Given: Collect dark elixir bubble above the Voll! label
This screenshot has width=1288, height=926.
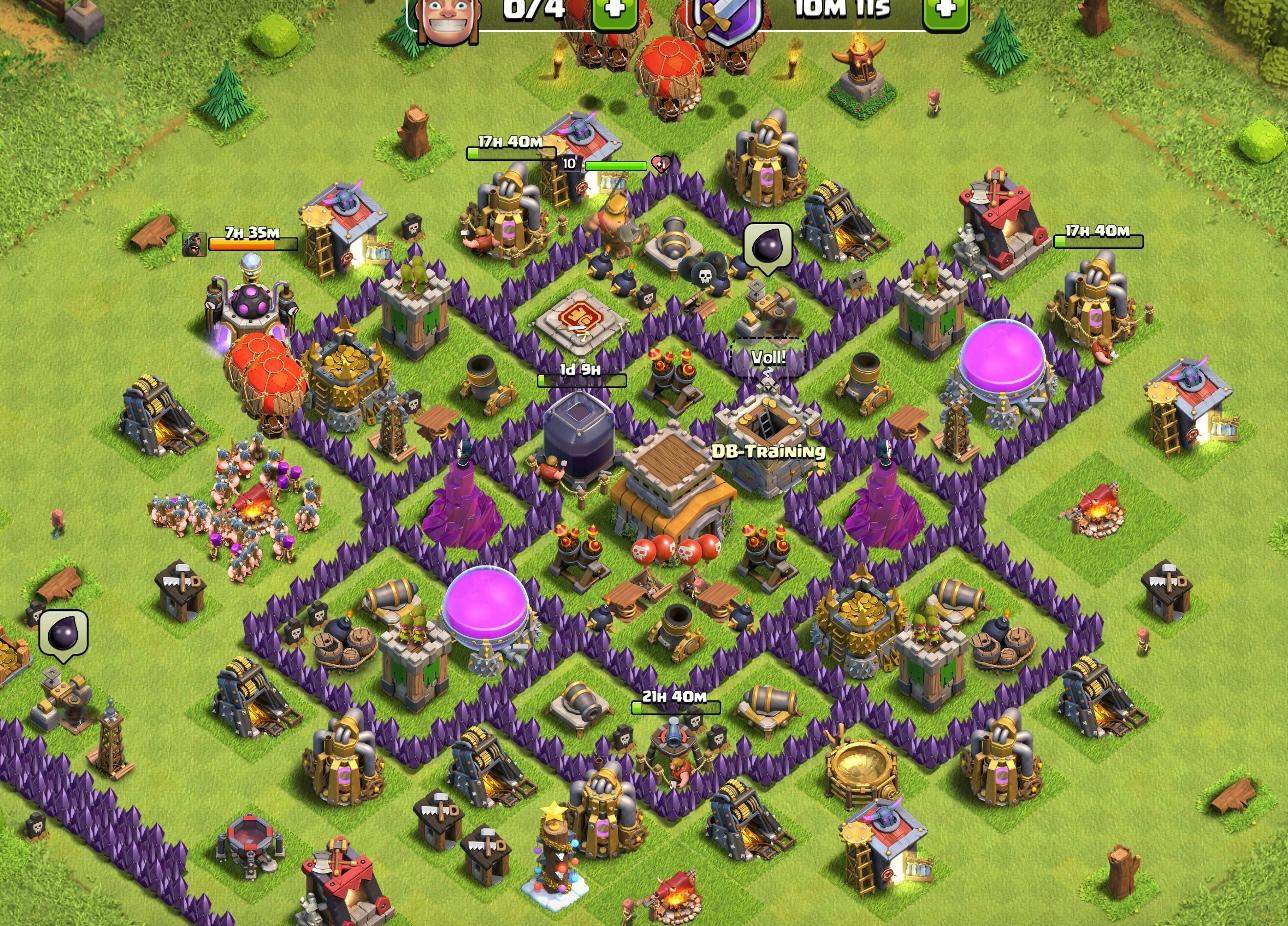Looking at the screenshot, I should (768, 246).
